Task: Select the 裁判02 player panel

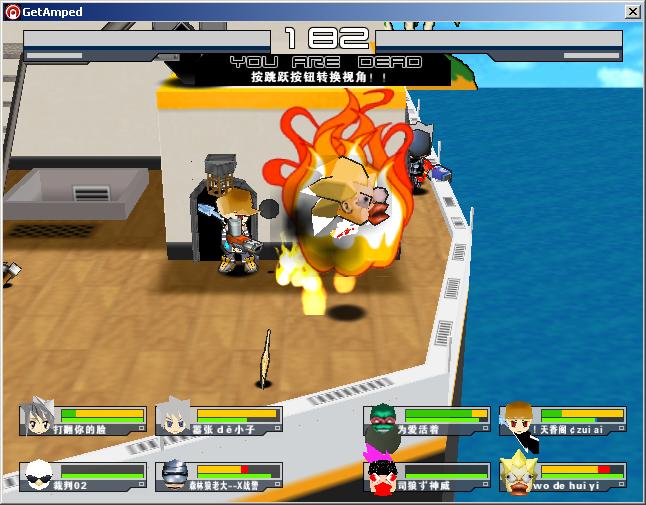Action: coord(83,476)
